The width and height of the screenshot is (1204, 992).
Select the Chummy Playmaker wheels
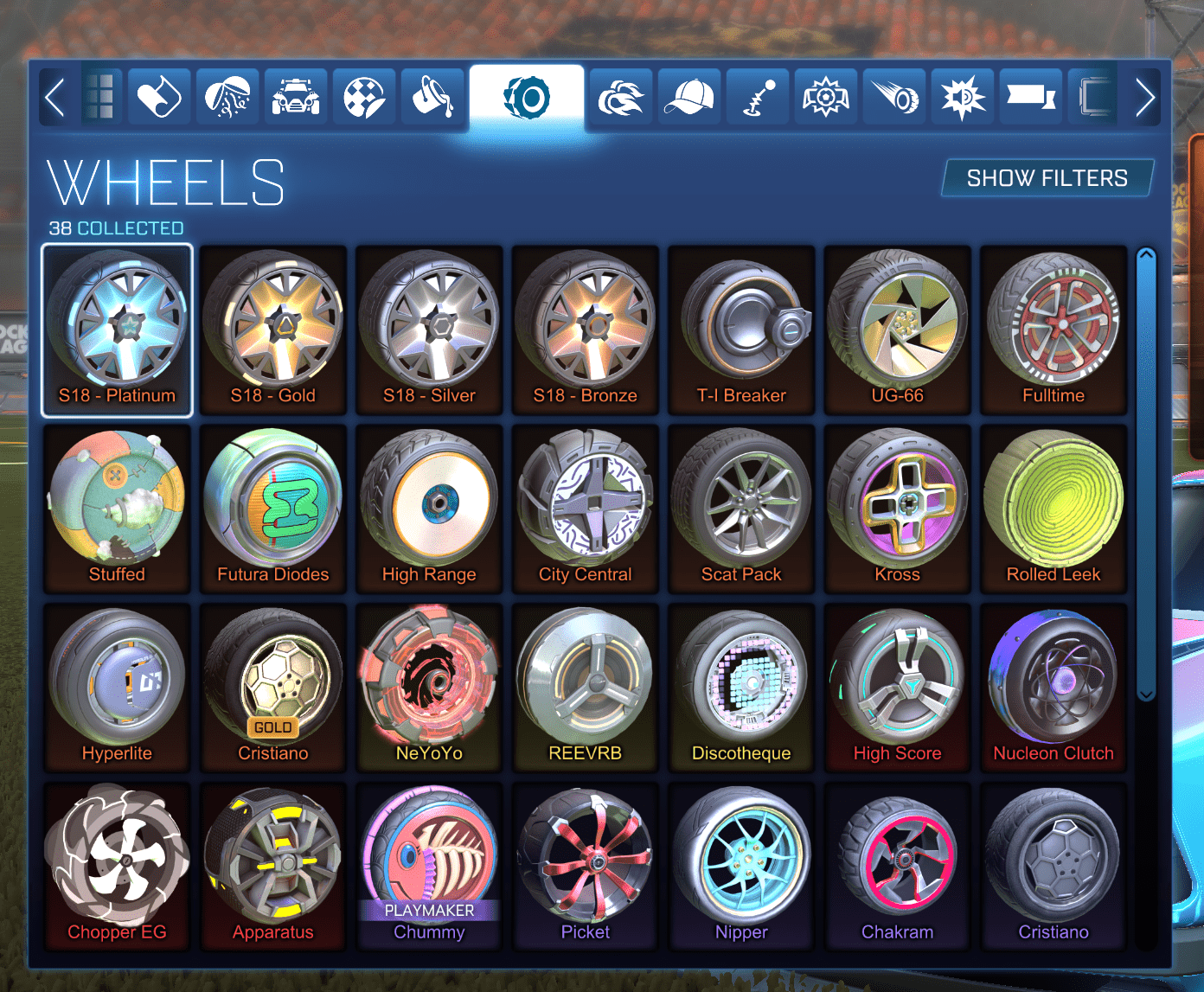click(x=429, y=865)
